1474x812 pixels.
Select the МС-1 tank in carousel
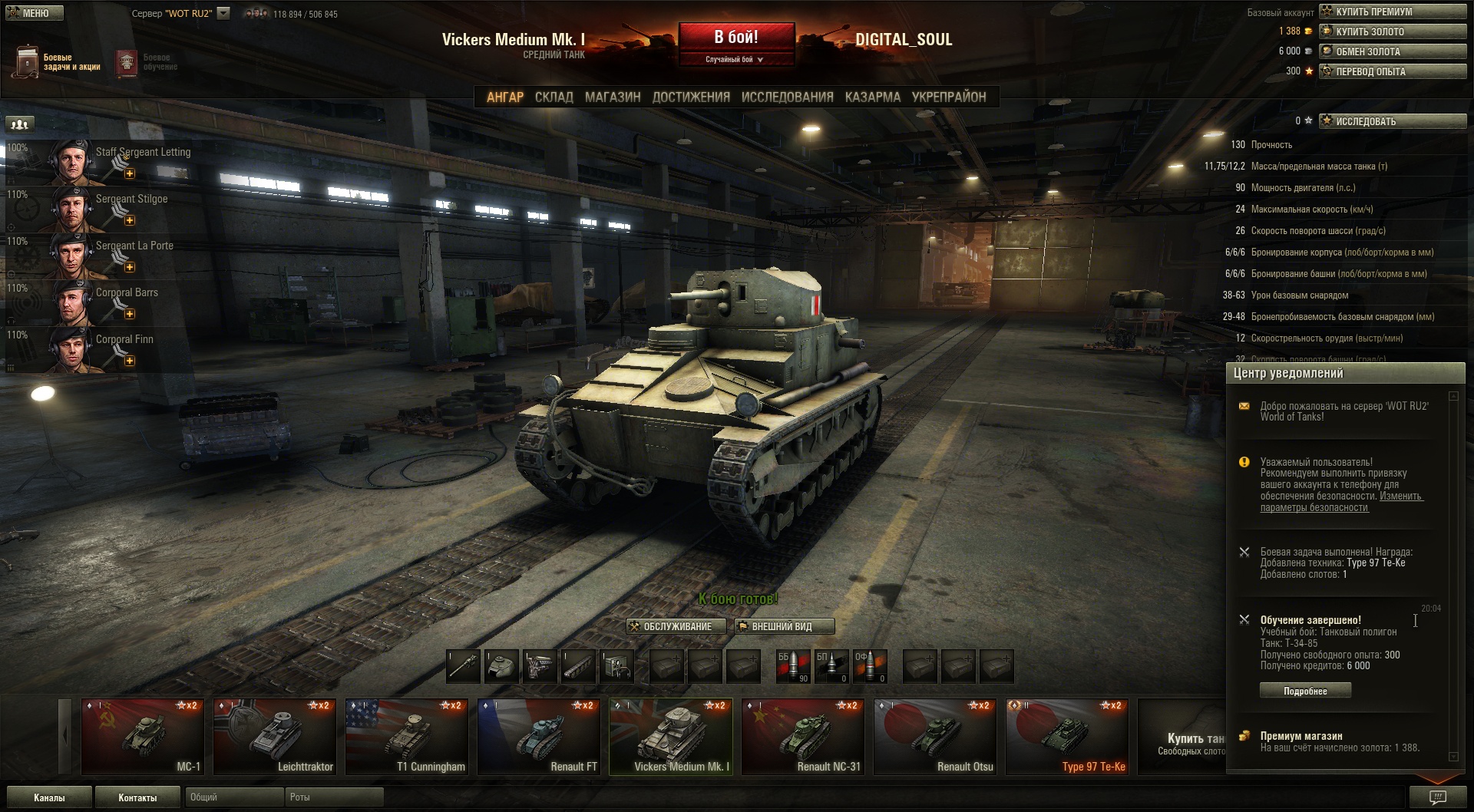[143, 737]
